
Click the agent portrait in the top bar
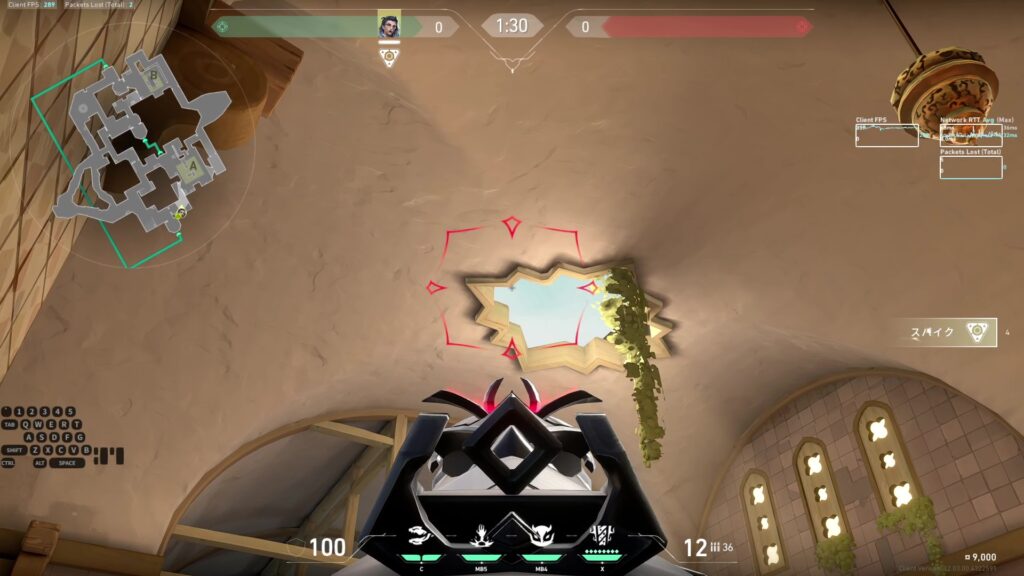pos(389,26)
